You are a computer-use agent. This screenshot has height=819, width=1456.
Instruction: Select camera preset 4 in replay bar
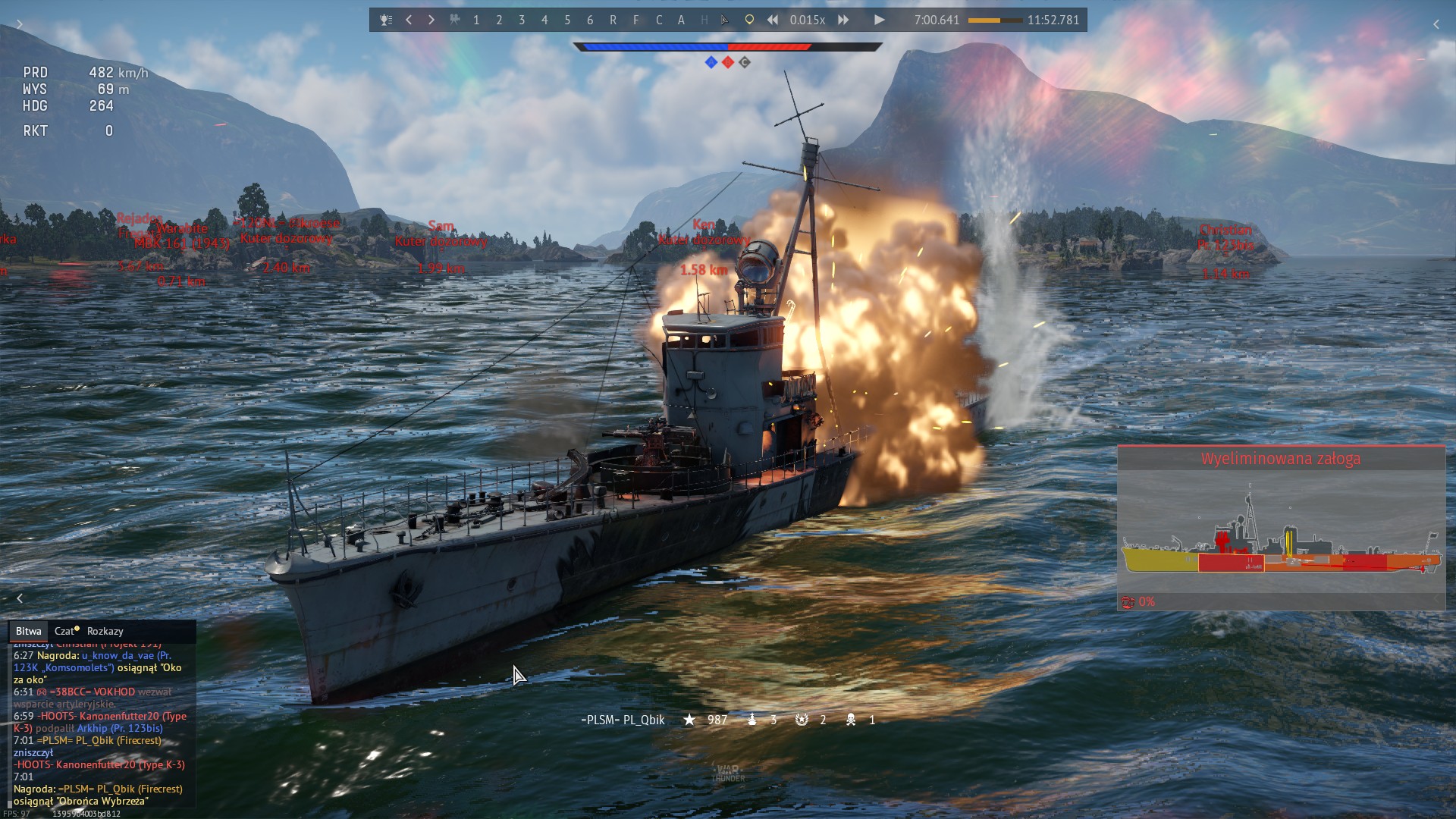pyautogui.click(x=544, y=20)
